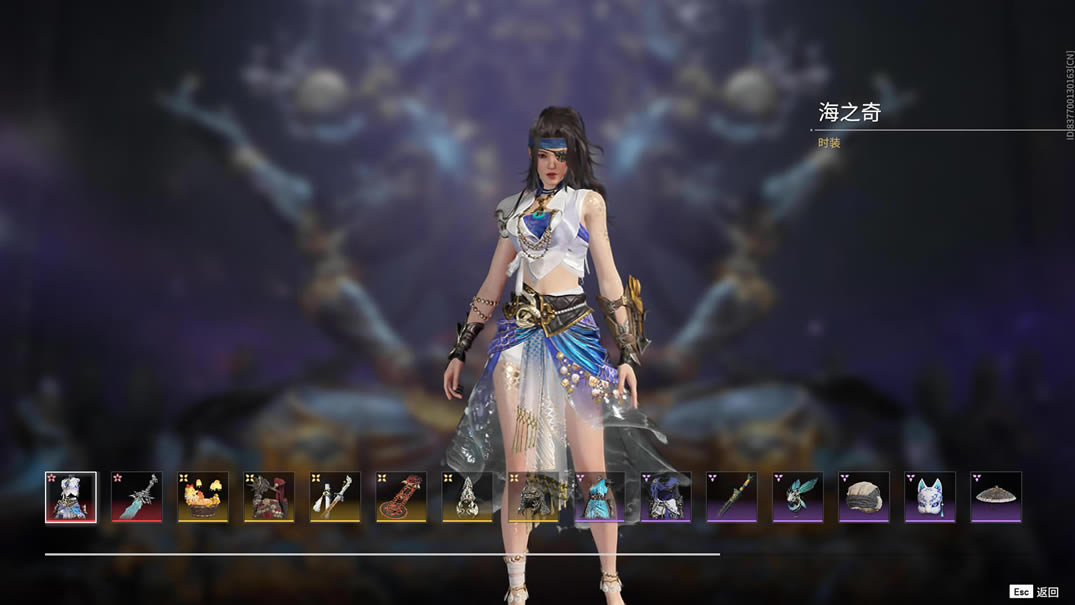
Task: Select the silver ornament pendant item
Action: coord(467,497)
